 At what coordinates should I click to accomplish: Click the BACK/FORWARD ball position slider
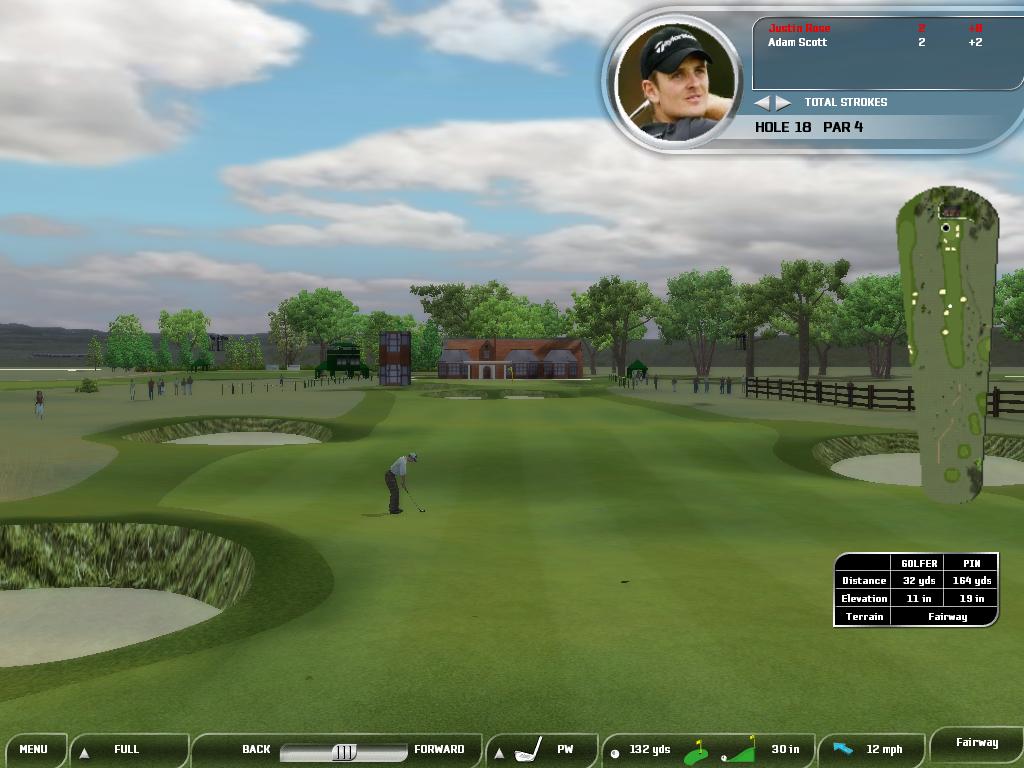pos(343,751)
